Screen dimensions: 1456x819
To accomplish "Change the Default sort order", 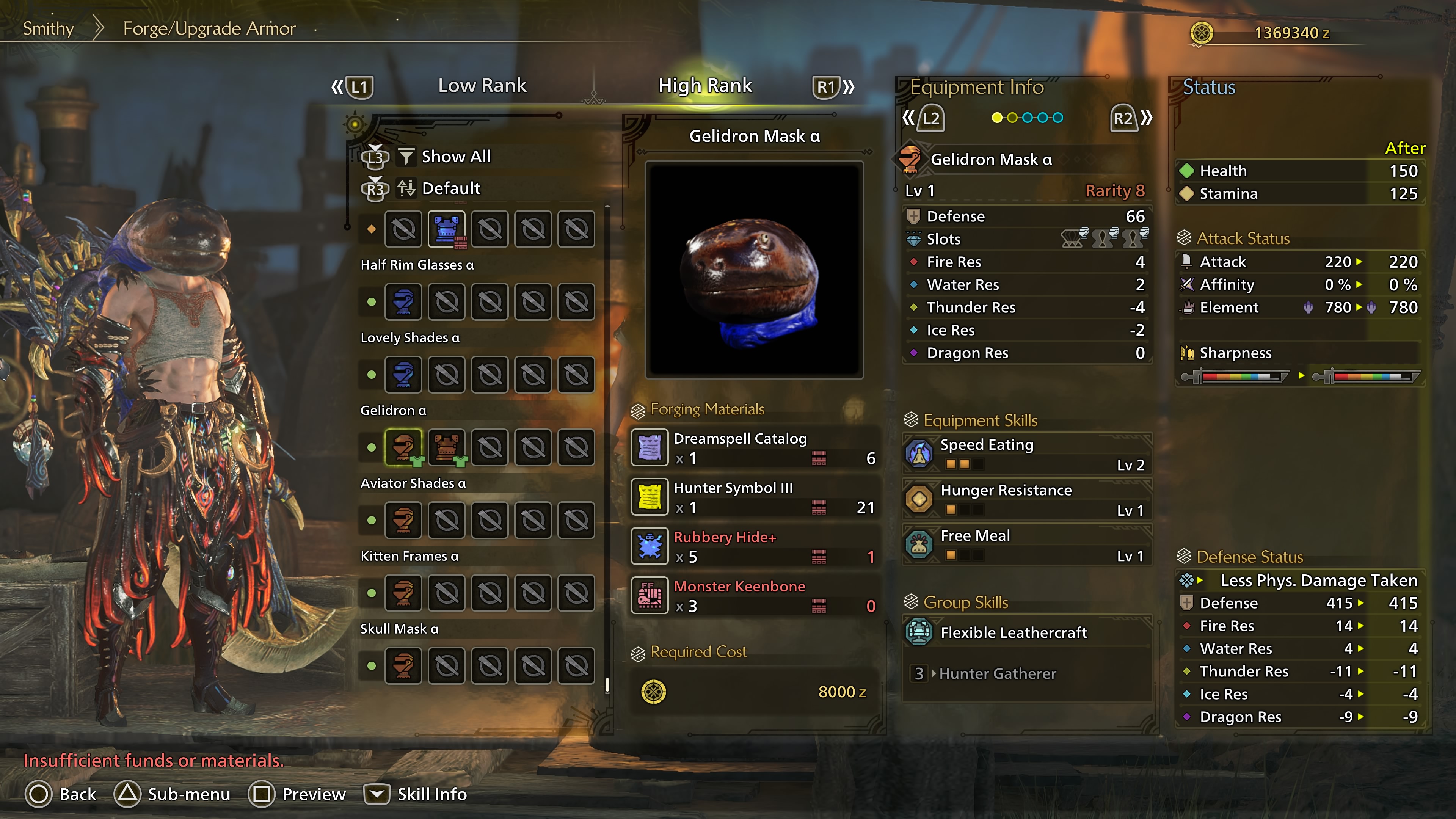I will pos(450,188).
